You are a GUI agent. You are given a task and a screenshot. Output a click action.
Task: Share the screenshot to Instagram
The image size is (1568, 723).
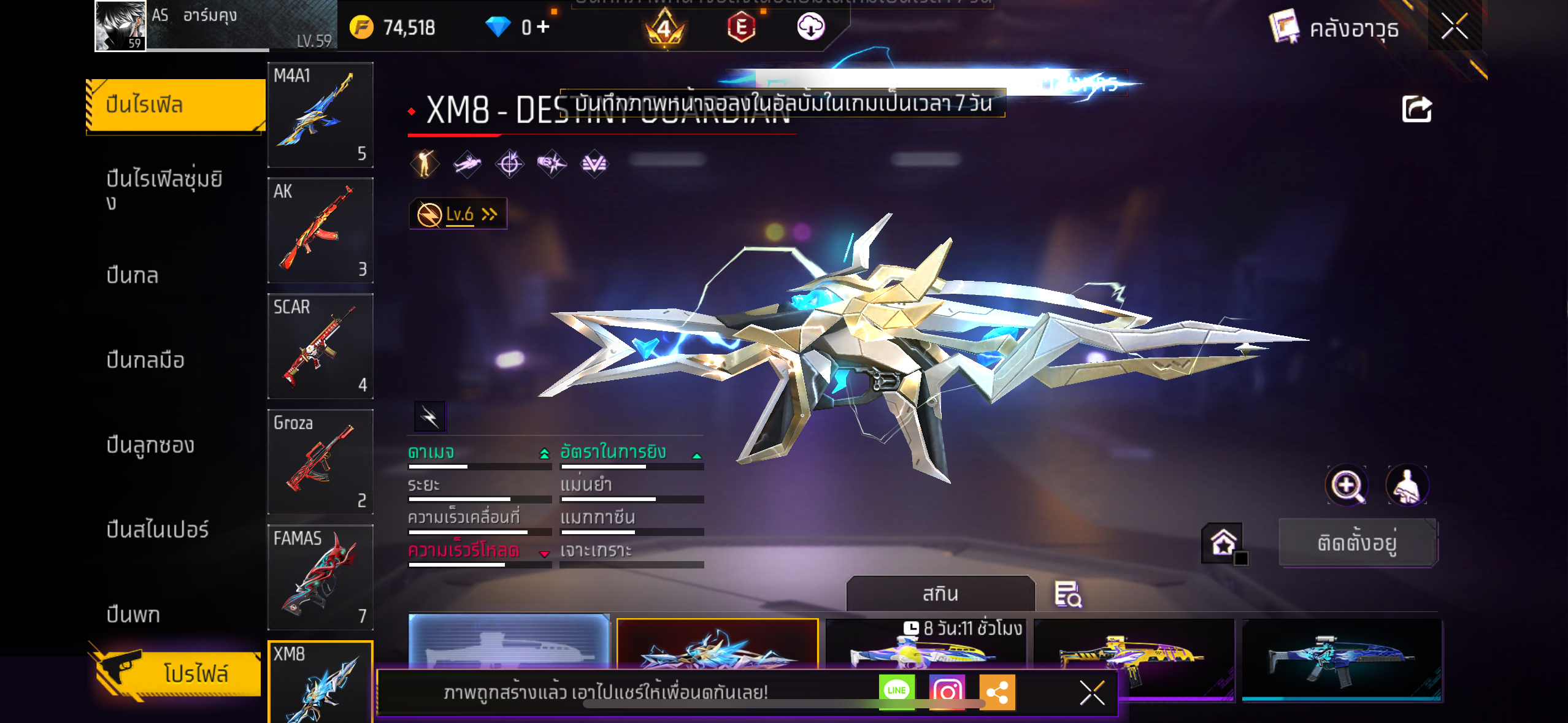pos(947,691)
